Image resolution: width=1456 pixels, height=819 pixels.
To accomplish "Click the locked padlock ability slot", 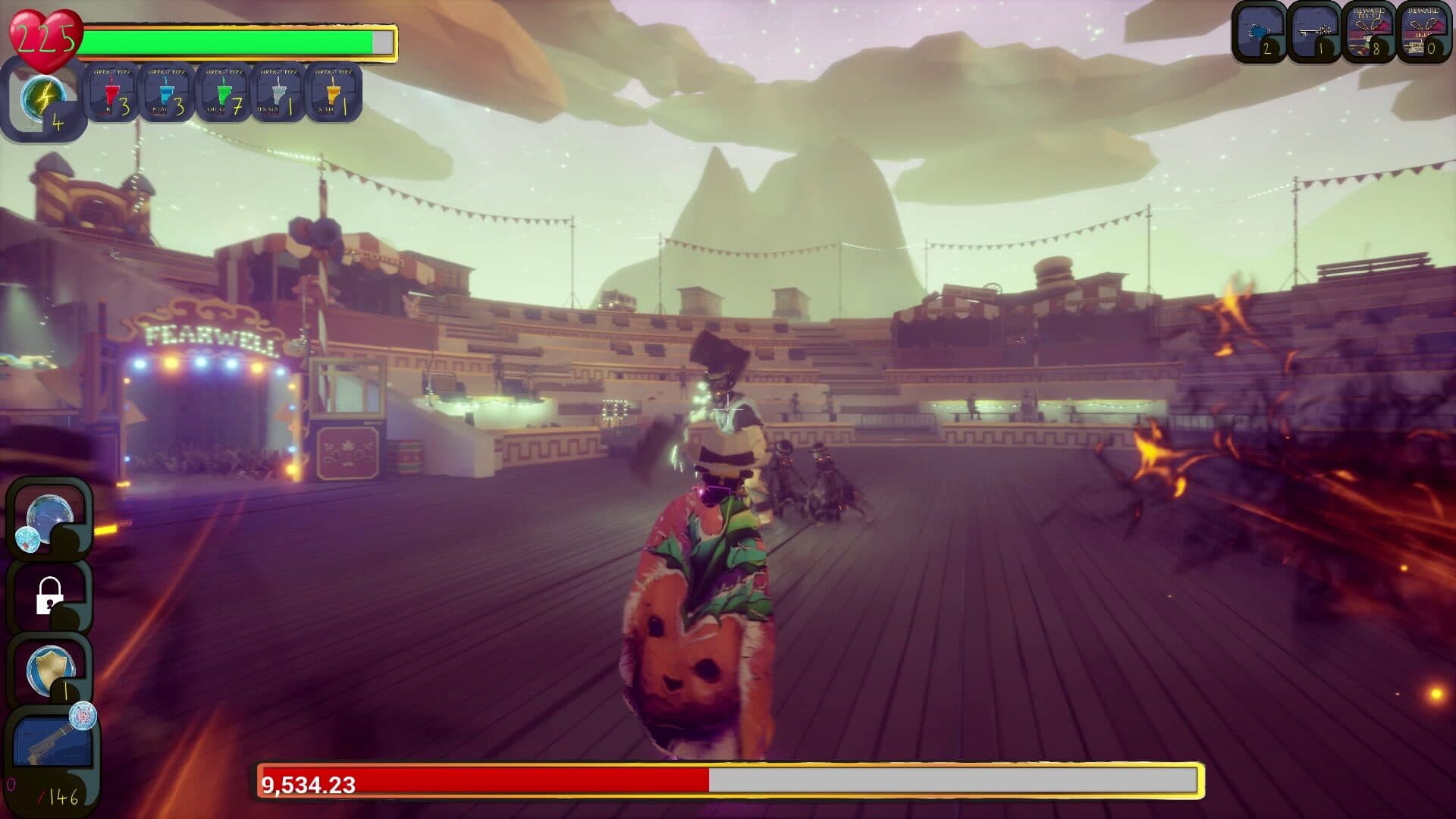I will [49, 596].
